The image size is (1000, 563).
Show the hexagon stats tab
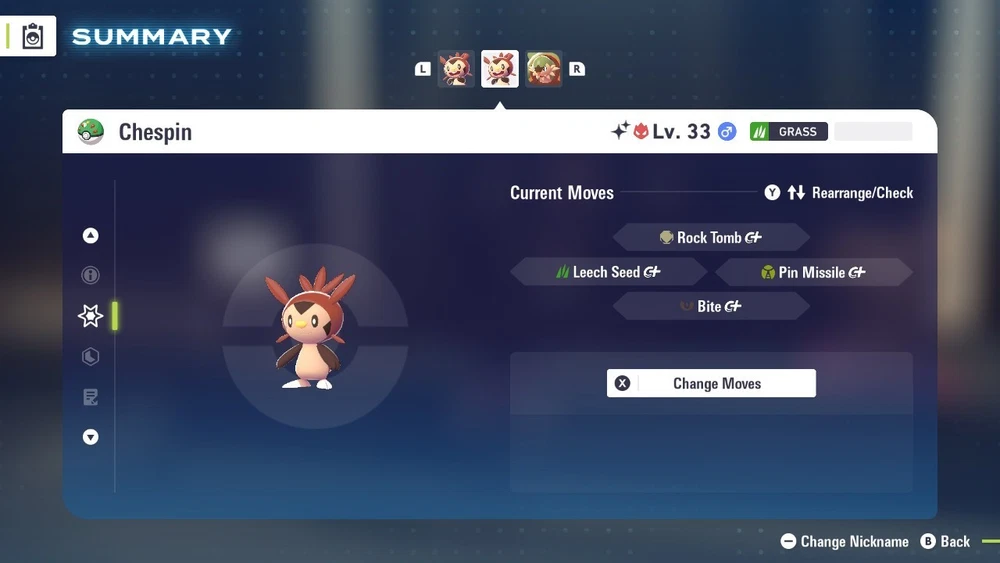pyautogui.click(x=91, y=357)
